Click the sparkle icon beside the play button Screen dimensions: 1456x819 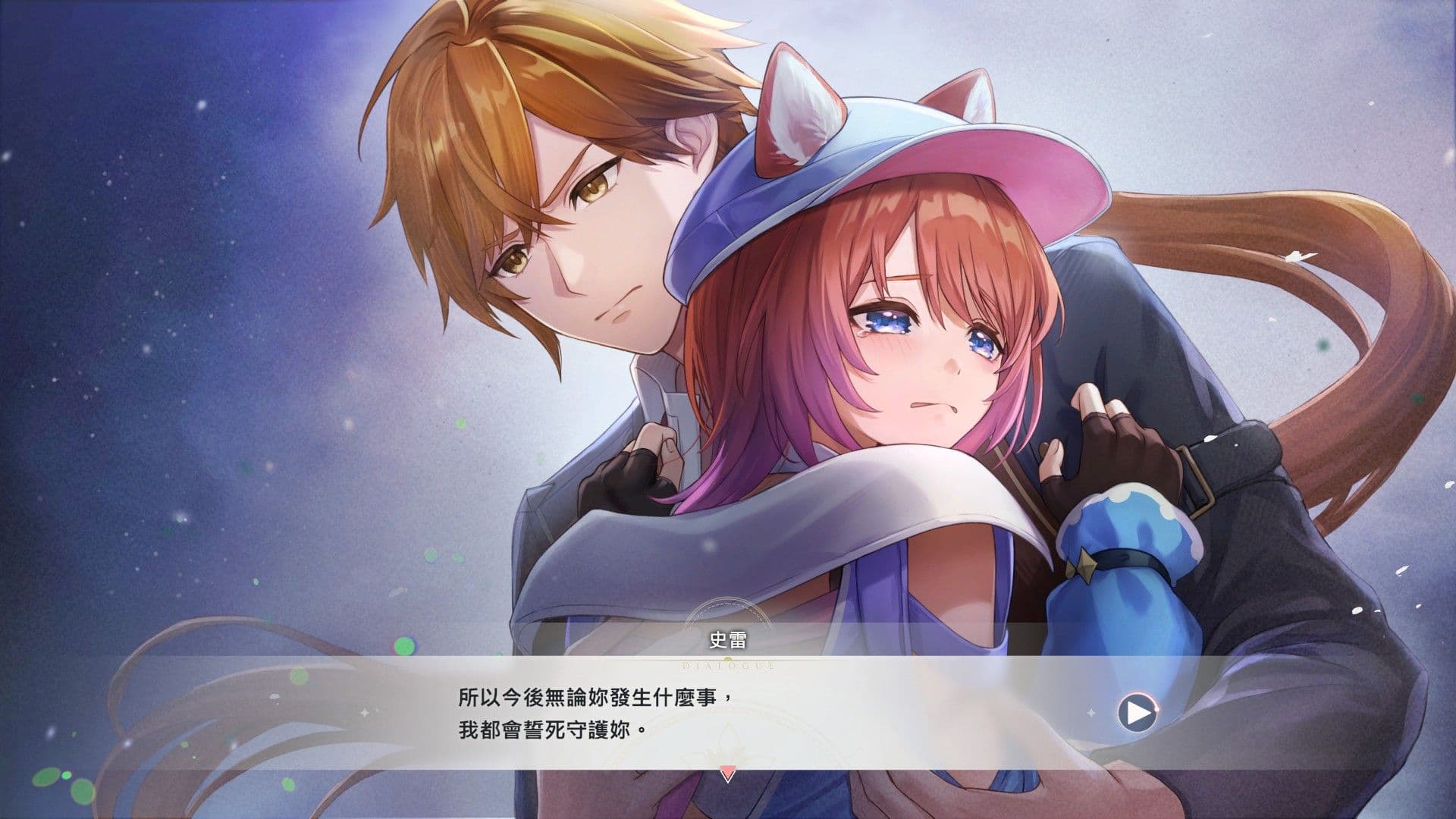[x=1090, y=711]
